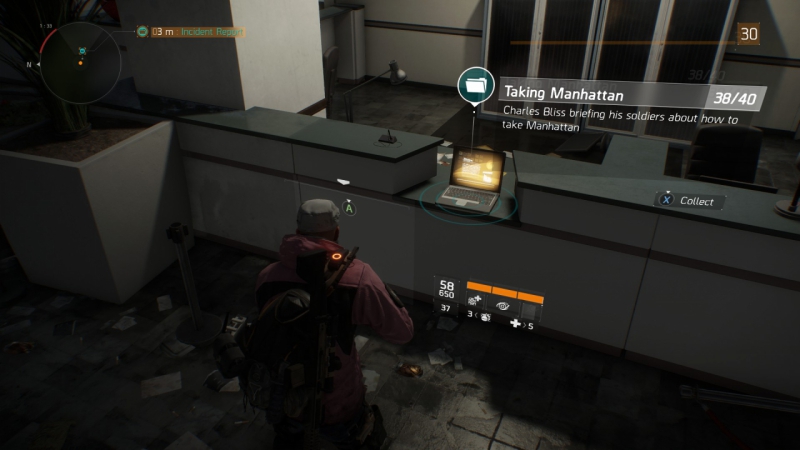
Task: Open the folder collectible icon above the laptop
Action: pyautogui.click(x=472, y=86)
